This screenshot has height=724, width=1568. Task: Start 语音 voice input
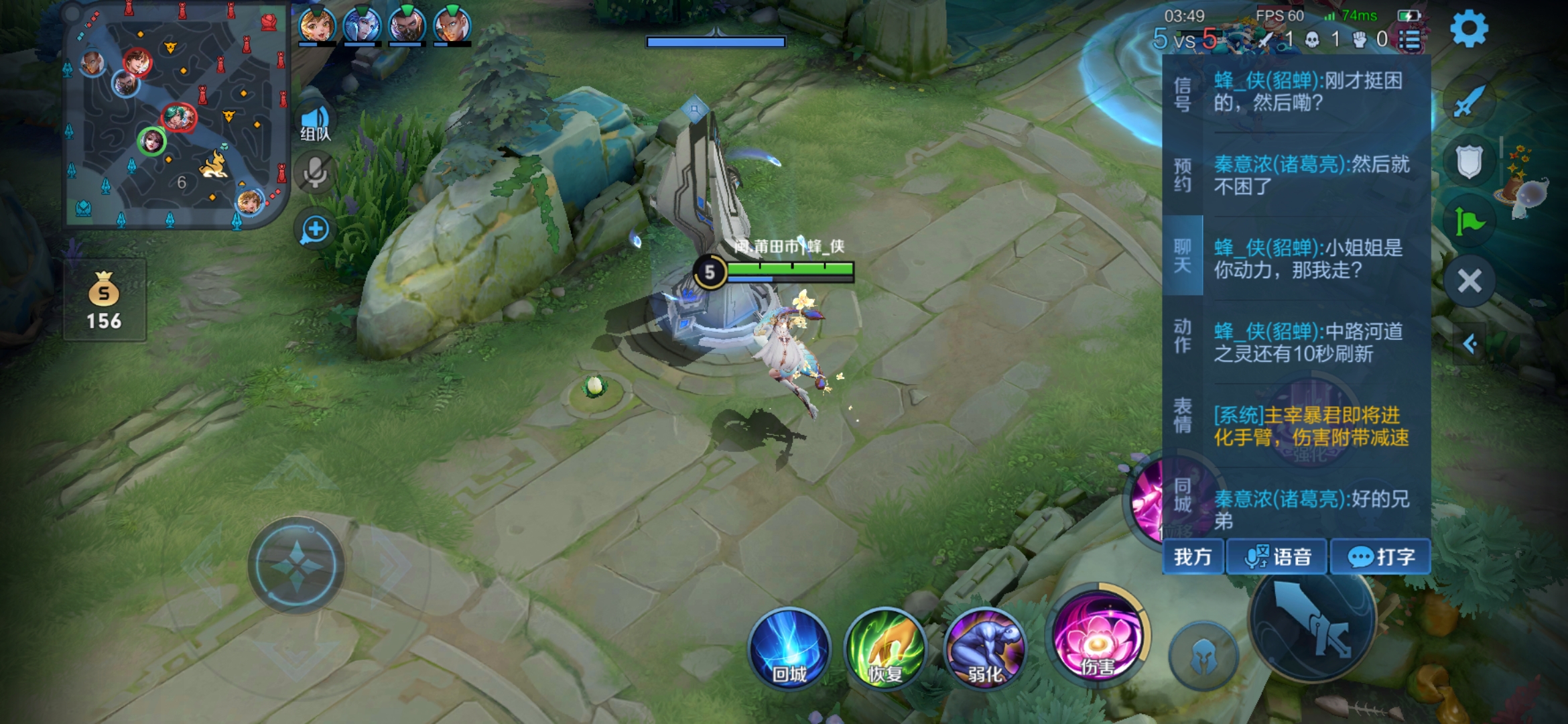[1277, 556]
